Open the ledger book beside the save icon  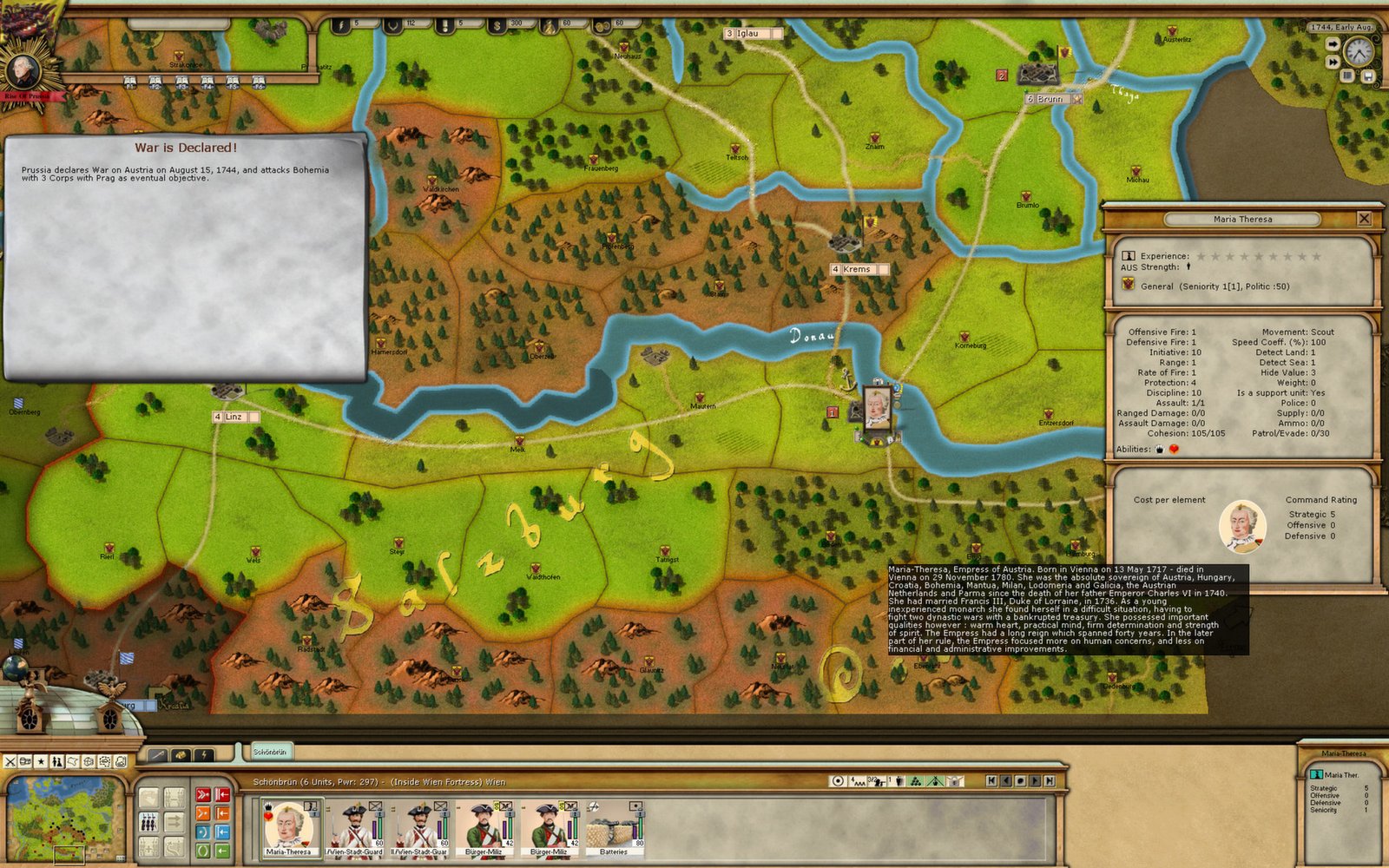click(1347, 76)
